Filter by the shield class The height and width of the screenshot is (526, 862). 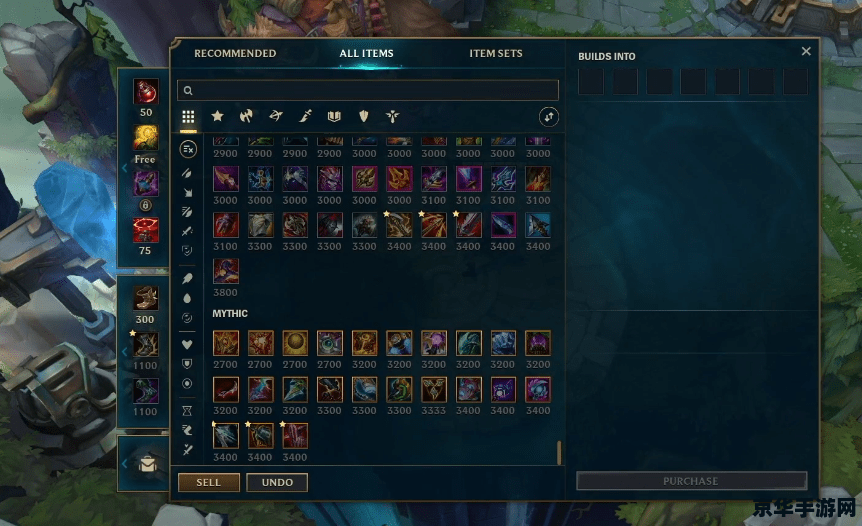pos(364,117)
